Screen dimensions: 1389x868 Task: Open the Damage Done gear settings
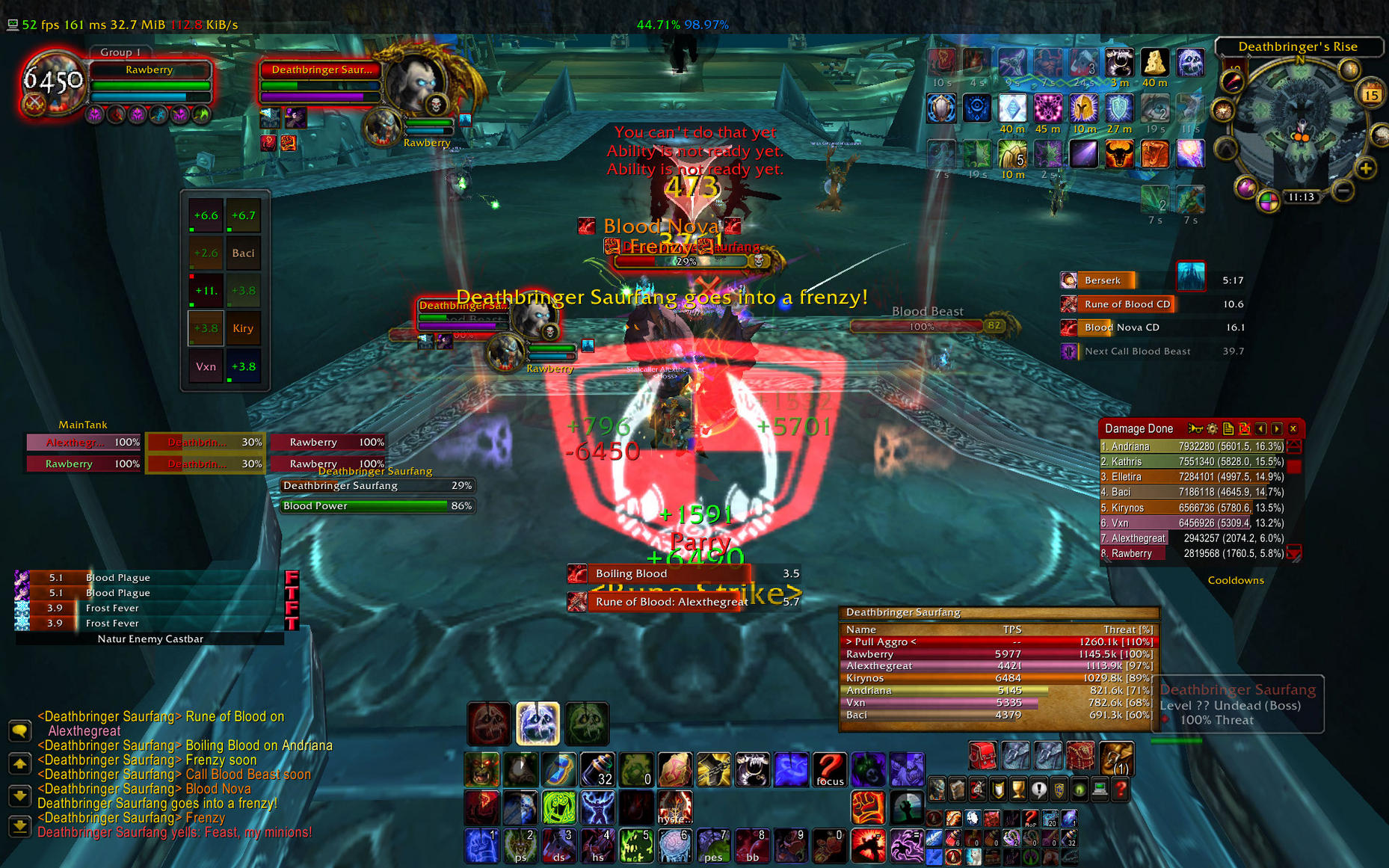click(x=1212, y=428)
